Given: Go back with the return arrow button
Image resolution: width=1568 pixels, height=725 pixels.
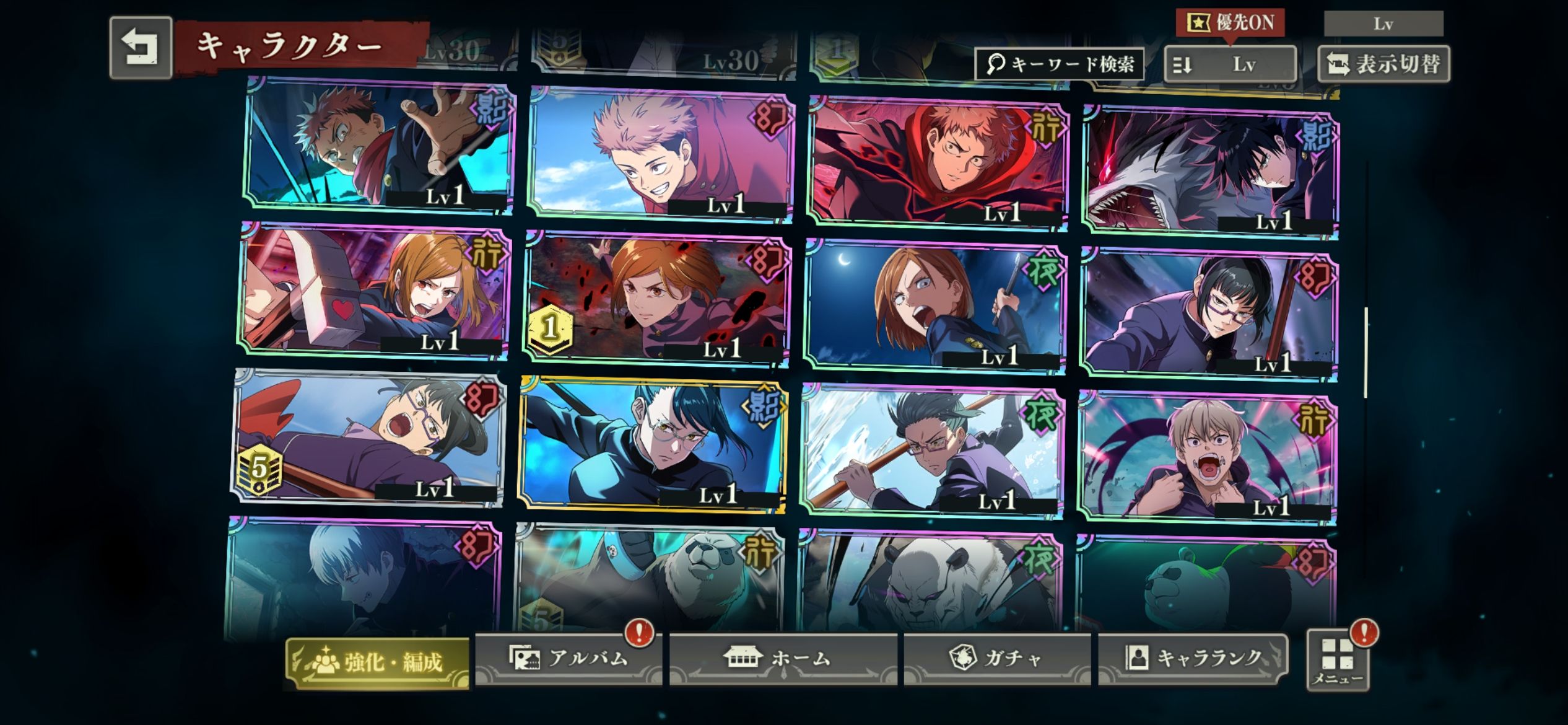Looking at the screenshot, I should [x=141, y=48].
